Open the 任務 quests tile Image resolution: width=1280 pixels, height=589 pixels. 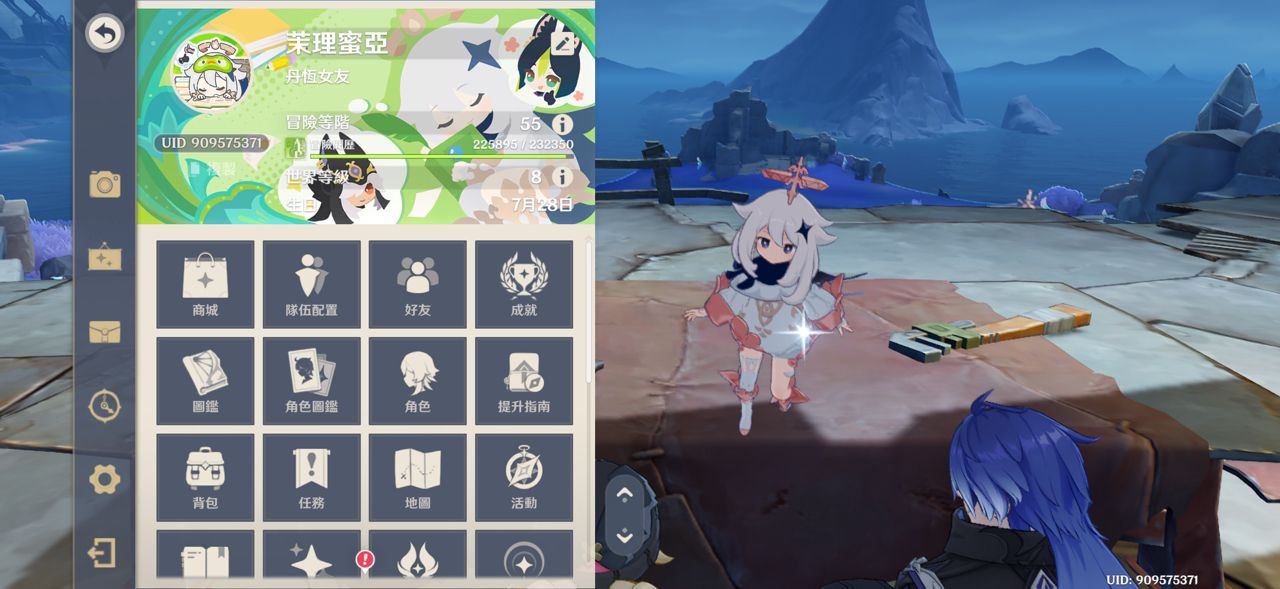pyautogui.click(x=311, y=477)
